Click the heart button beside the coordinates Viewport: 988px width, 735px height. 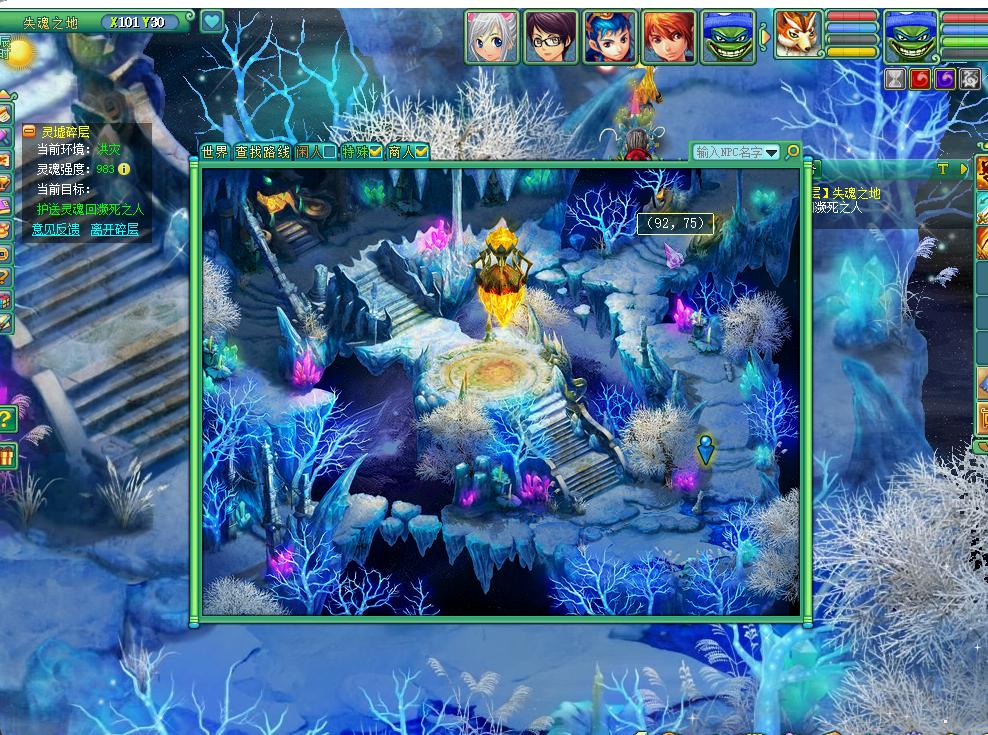tap(211, 22)
